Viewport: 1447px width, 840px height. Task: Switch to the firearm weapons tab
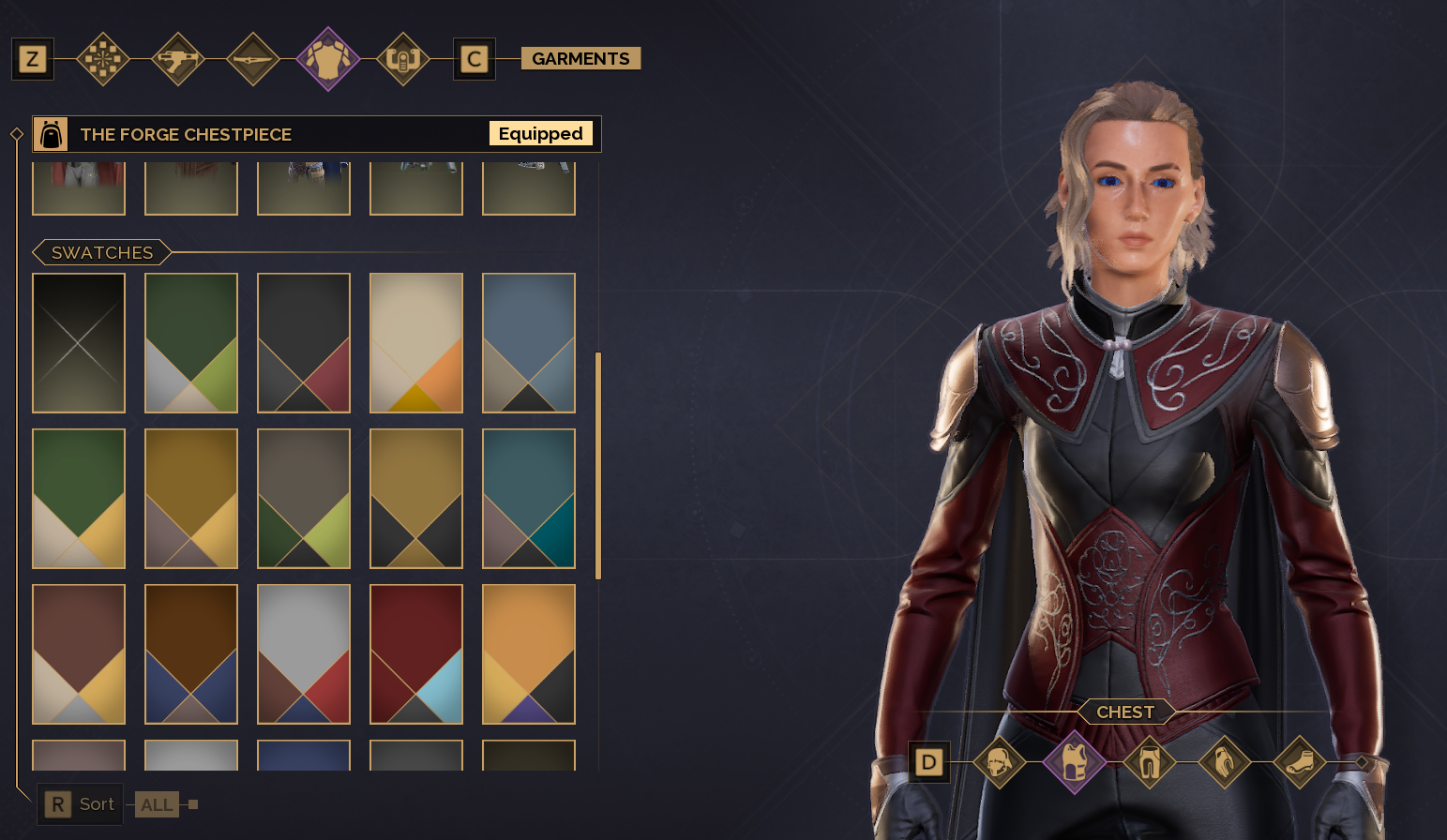(178, 59)
